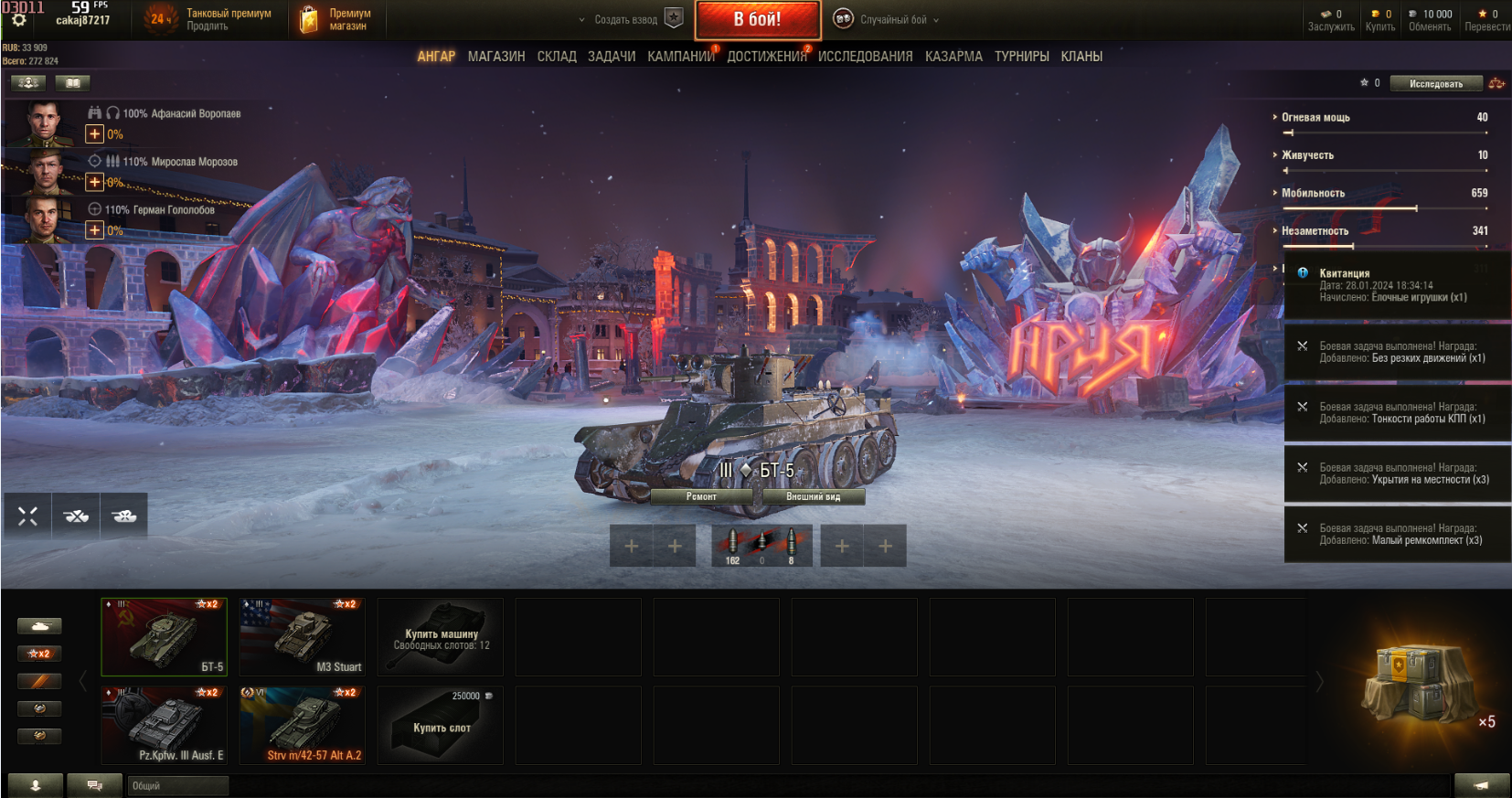1512x798 pixels.
Task: Start battle with the В бой! button
Action: click(757, 19)
